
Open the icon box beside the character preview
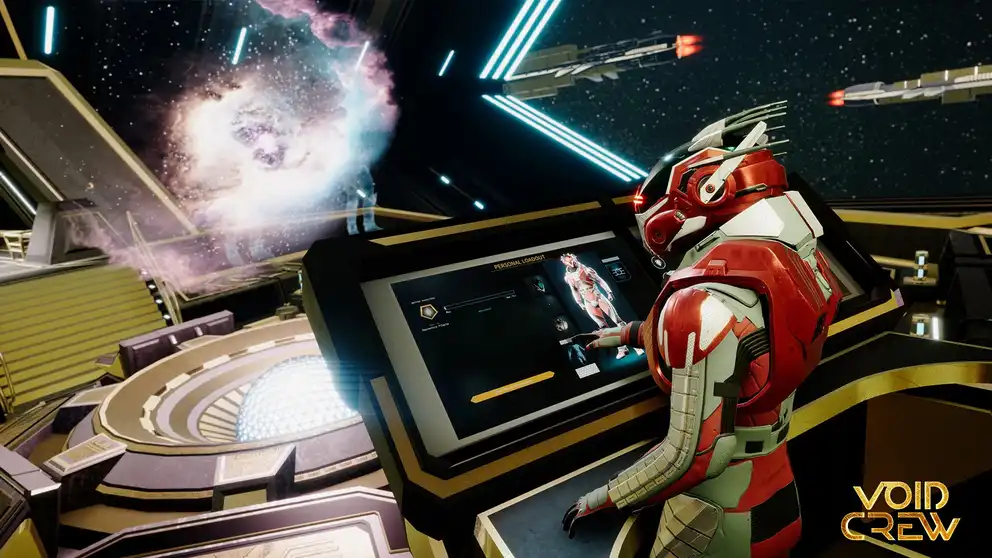click(x=619, y=271)
